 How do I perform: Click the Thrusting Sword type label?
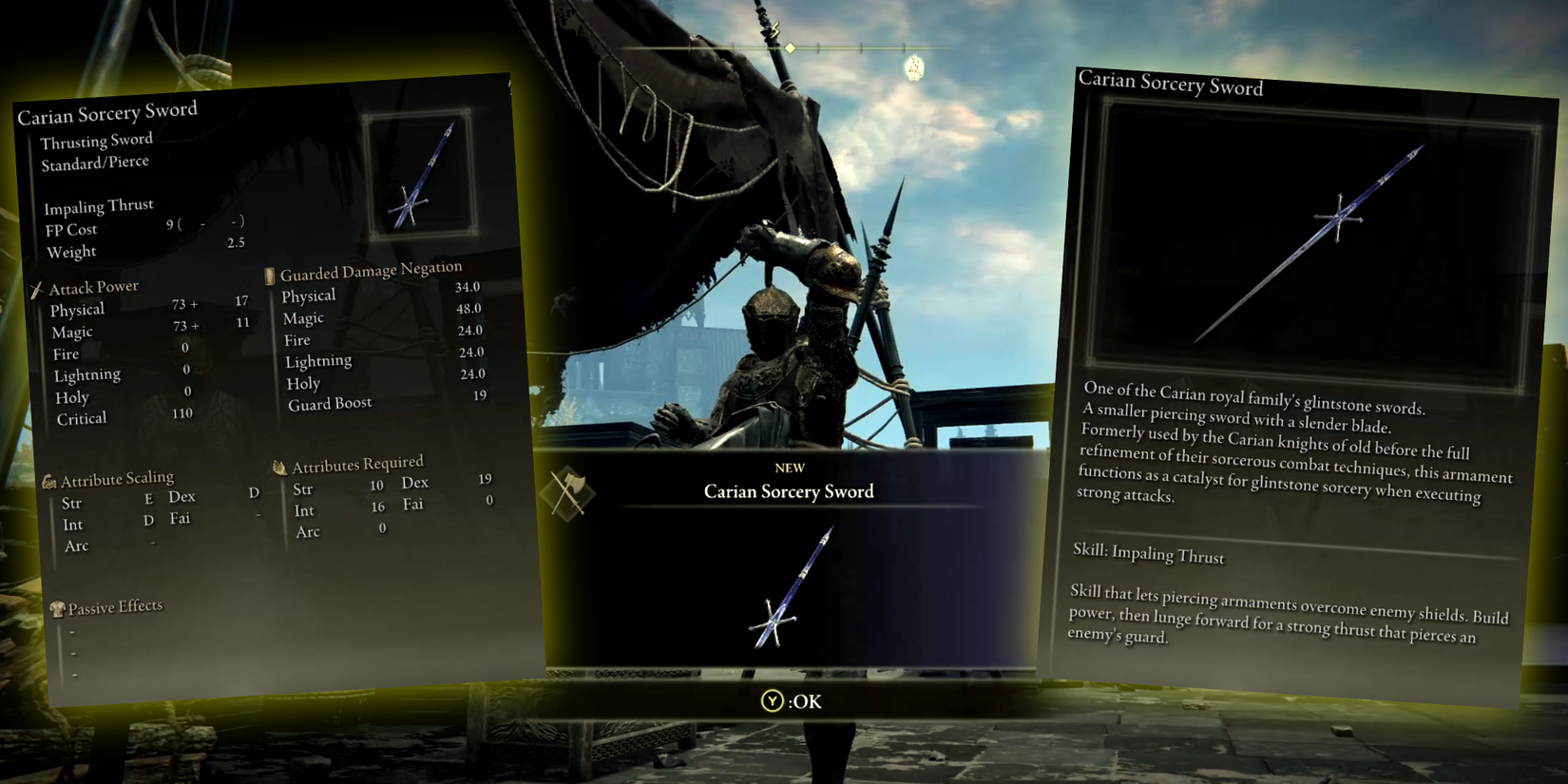point(95,140)
